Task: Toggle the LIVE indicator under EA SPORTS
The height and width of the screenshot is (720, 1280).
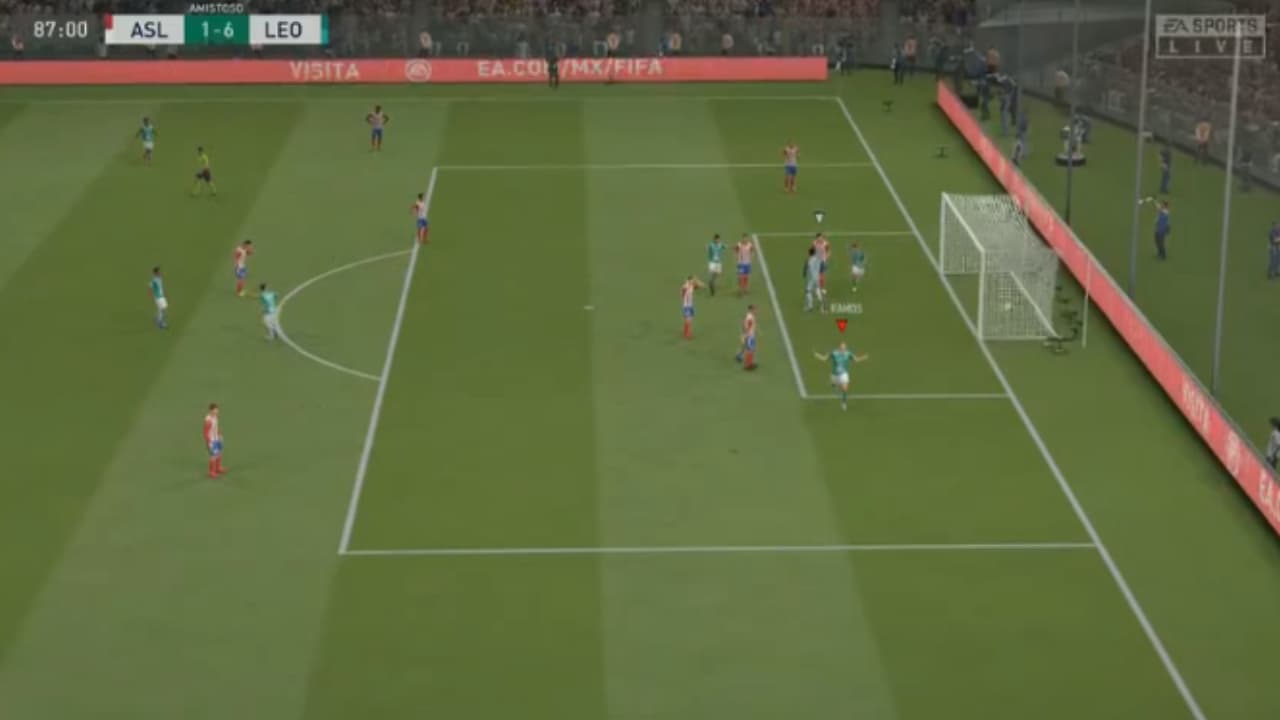Action: coord(1209,44)
